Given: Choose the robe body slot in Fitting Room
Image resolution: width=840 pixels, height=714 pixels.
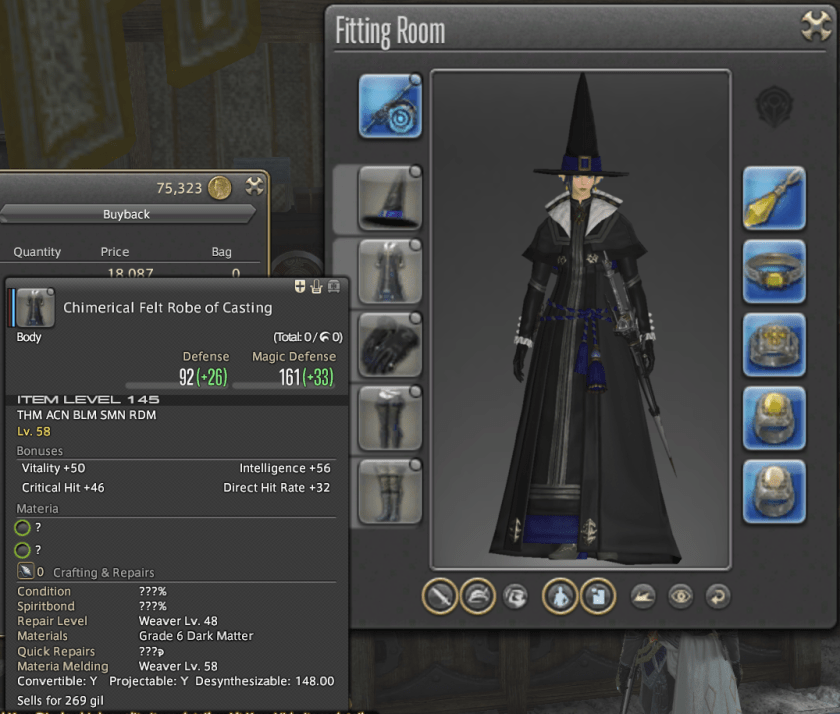Looking at the screenshot, I should tap(390, 271).
